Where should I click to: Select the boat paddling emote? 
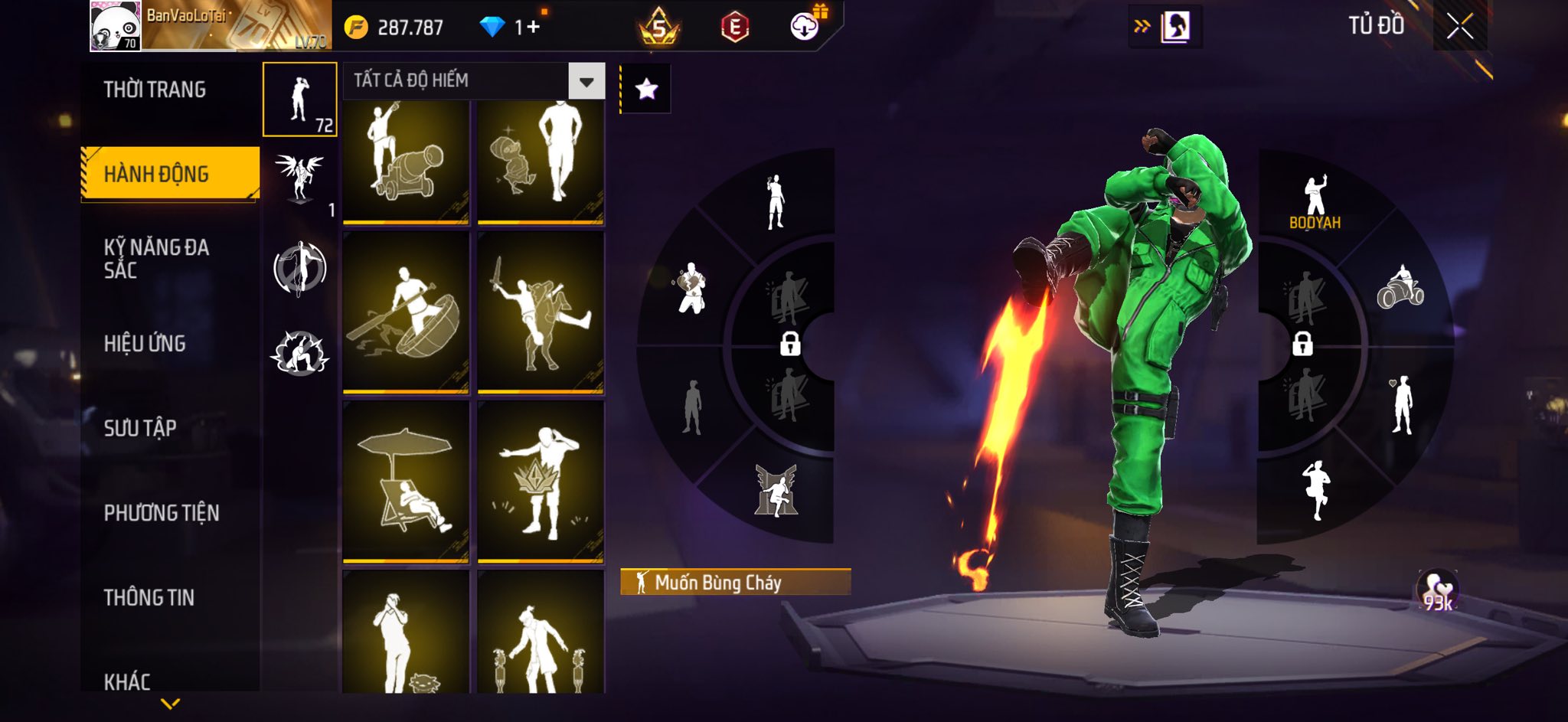(x=406, y=313)
